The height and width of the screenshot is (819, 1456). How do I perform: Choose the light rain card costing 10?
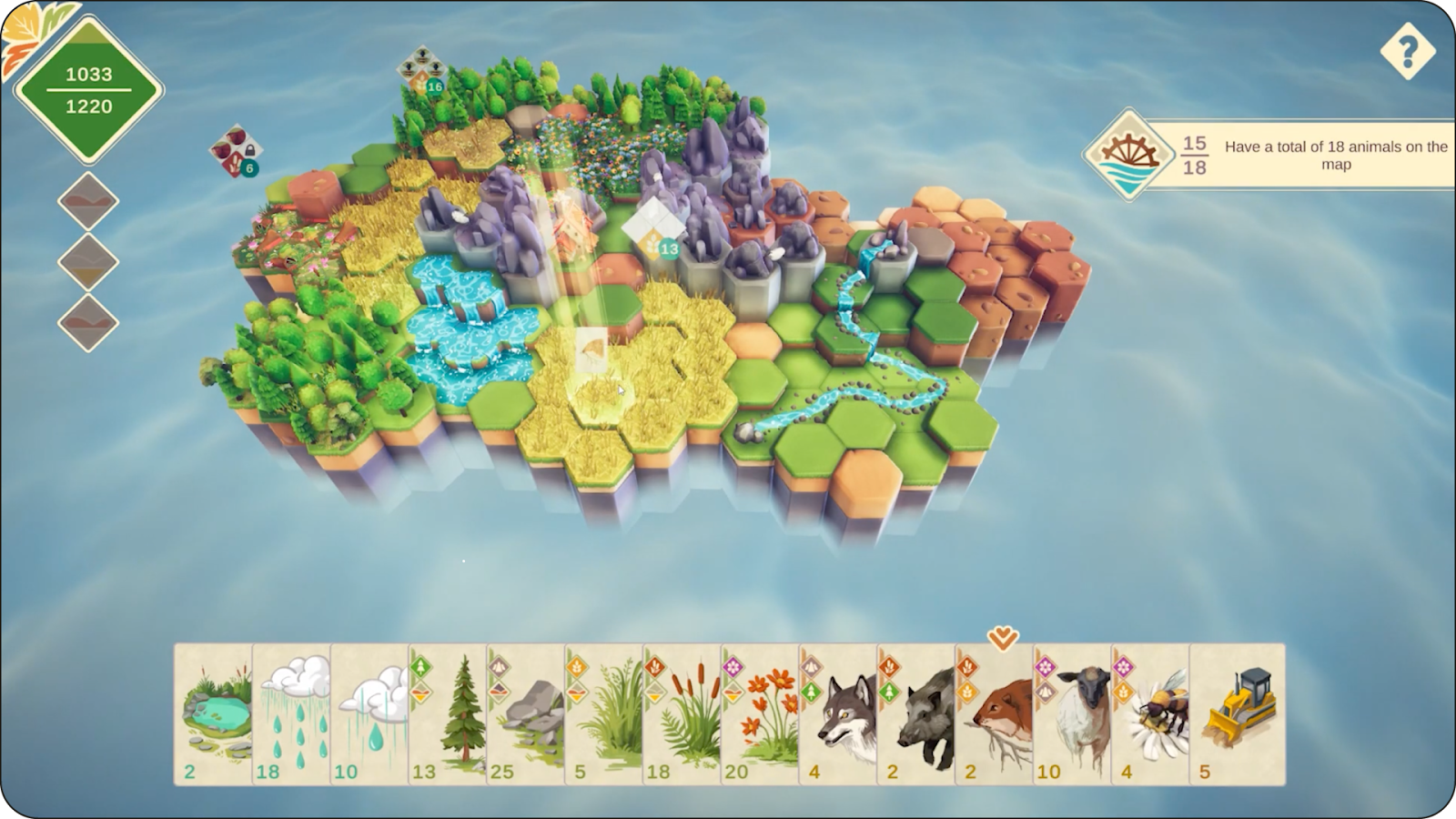(369, 714)
